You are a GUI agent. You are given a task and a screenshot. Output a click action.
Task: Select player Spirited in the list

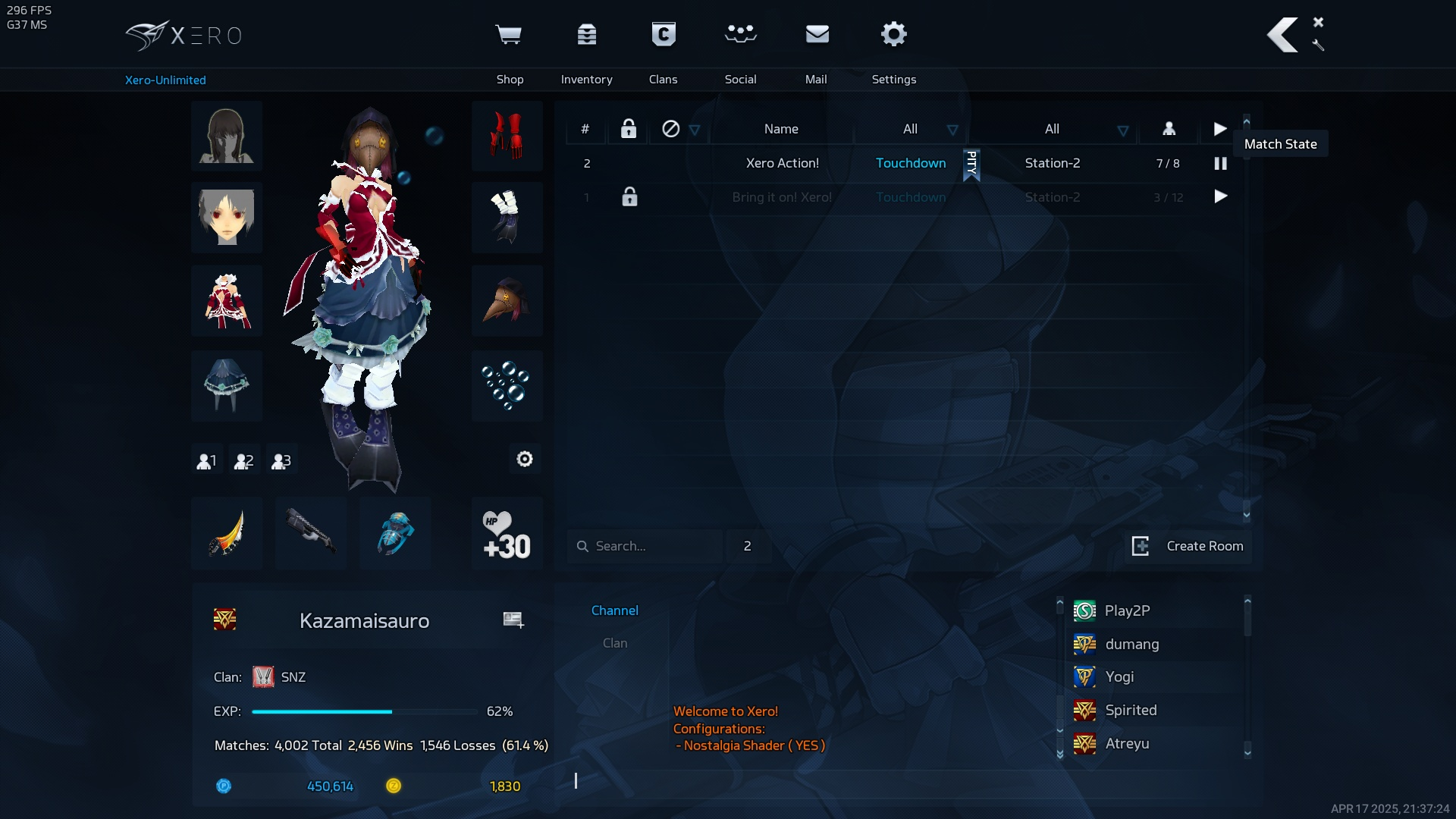tap(1131, 710)
